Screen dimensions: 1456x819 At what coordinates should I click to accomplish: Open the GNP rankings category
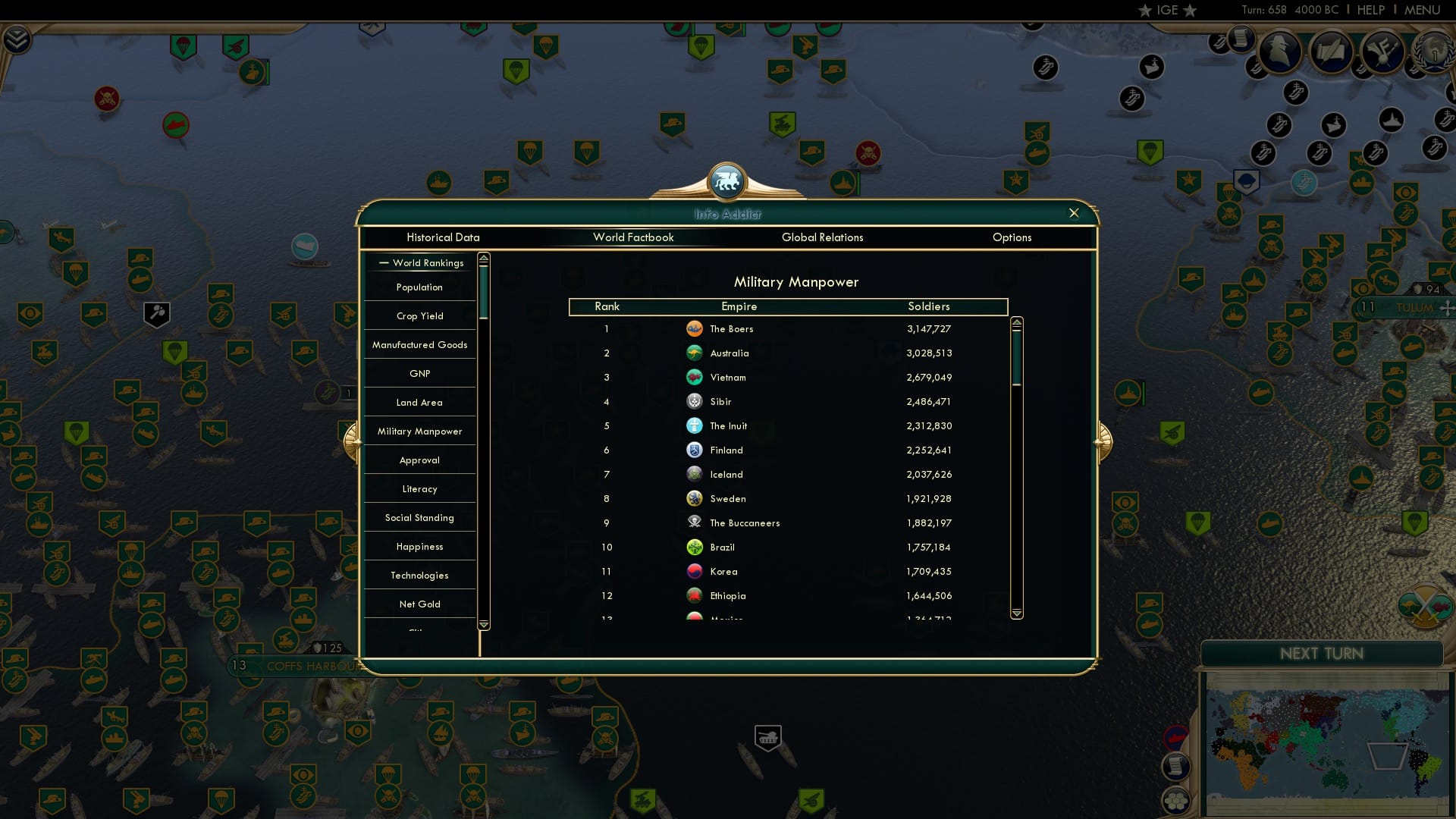click(419, 373)
